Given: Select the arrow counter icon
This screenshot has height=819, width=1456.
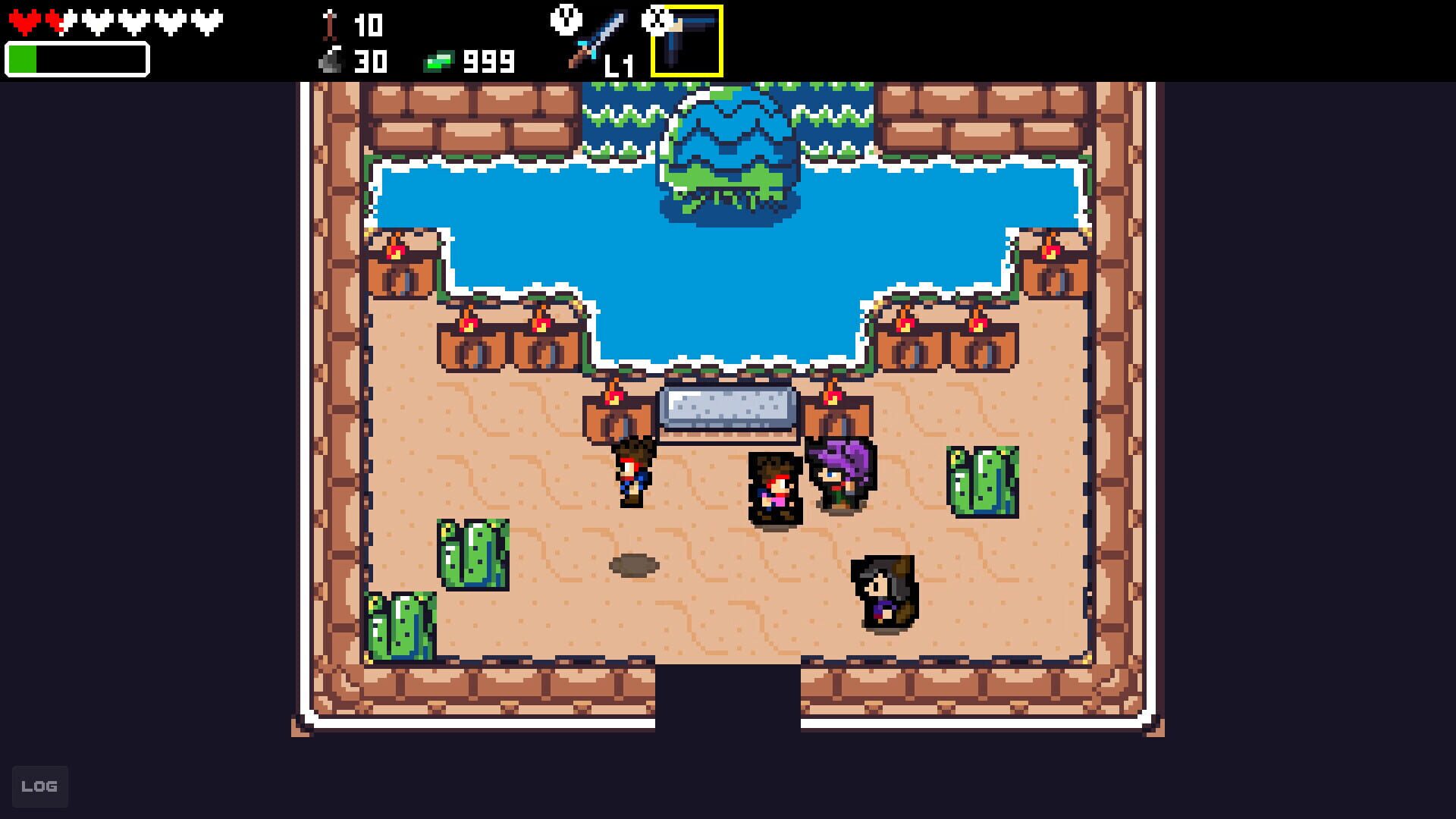Looking at the screenshot, I should point(328,25).
